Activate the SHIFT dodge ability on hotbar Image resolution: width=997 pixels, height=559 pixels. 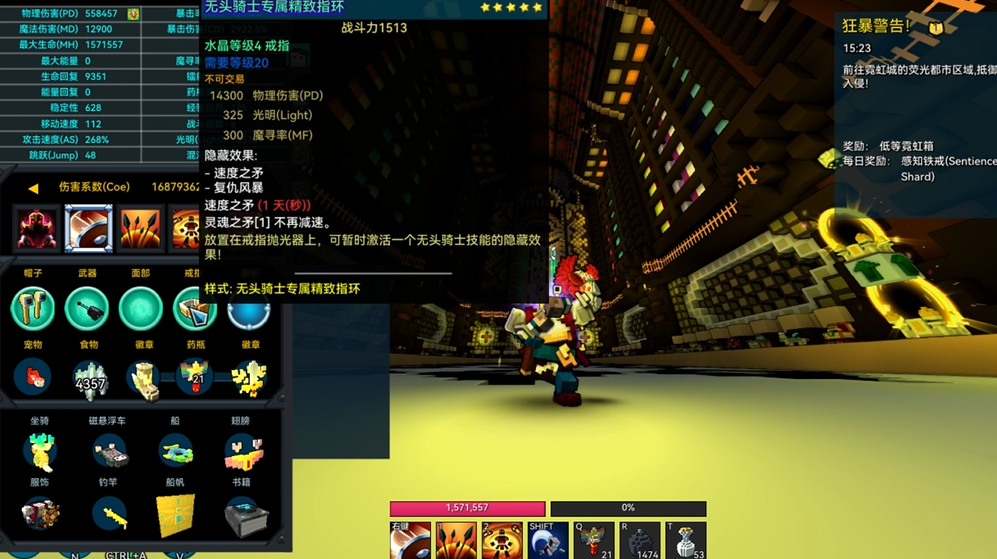[x=548, y=541]
